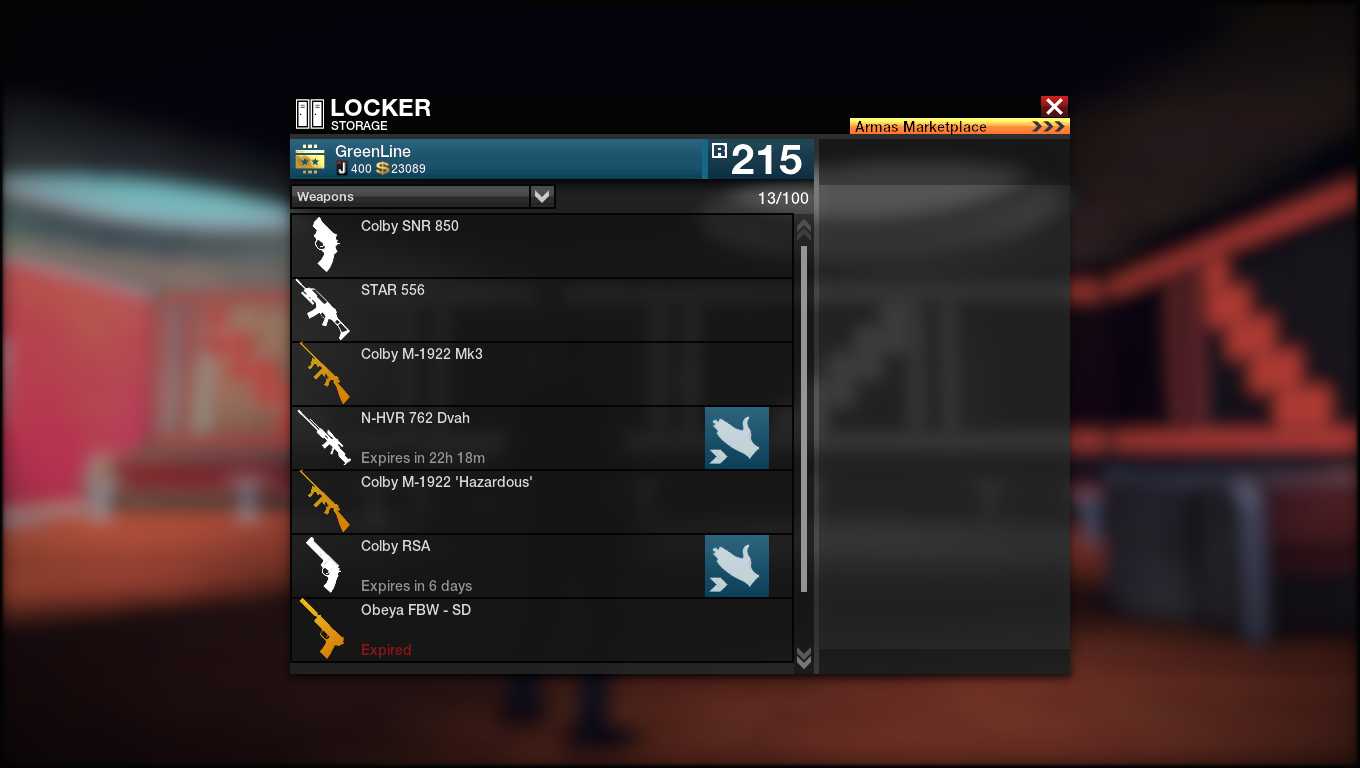Viewport: 1360px width, 768px height.
Task: Click the scroll-up arrow of weapon list
Action: [803, 229]
